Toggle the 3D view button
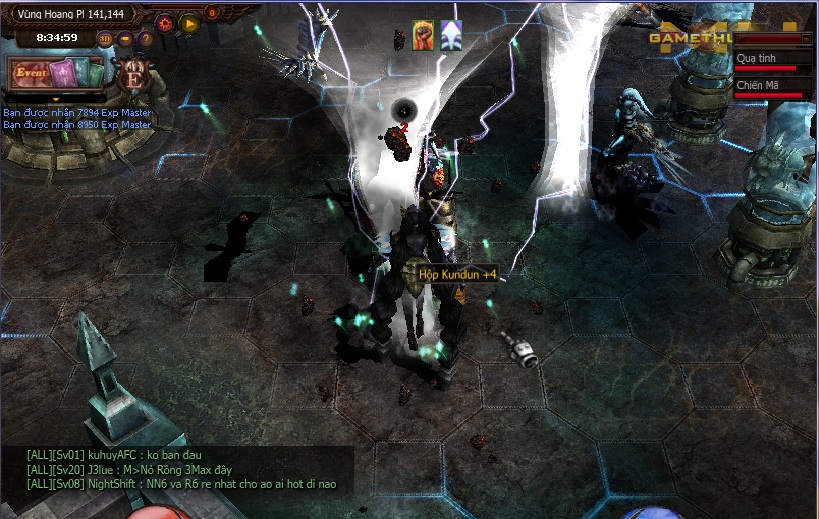819x519 pixels. (x=105, y=39)
